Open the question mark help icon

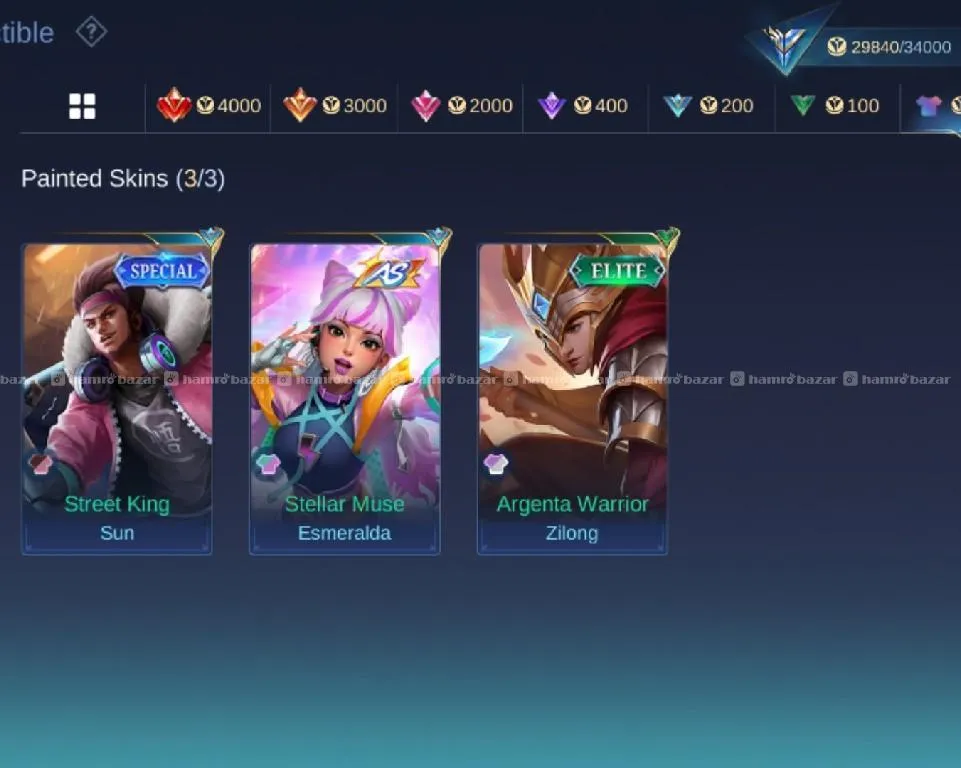(91, 32)
